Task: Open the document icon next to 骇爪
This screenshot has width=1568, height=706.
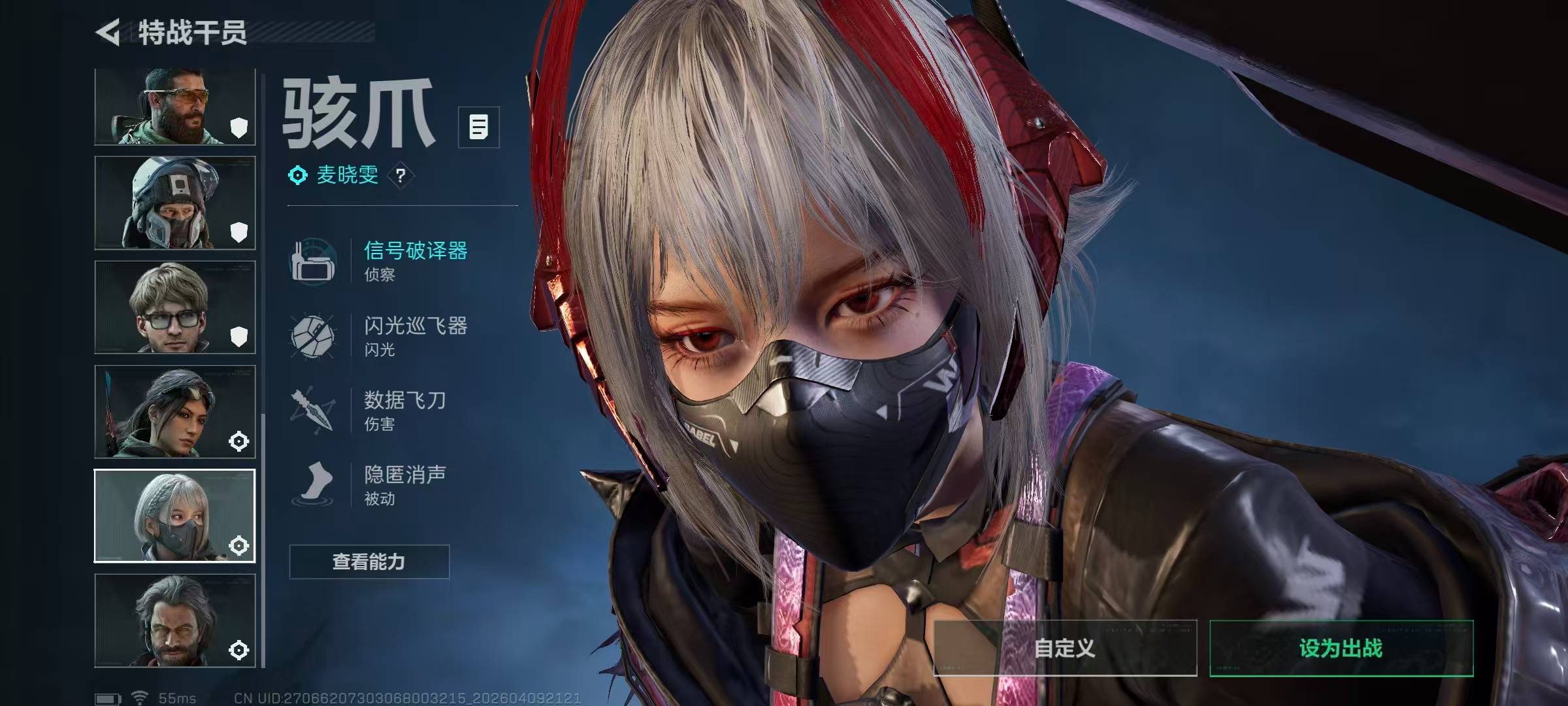Action: coord(478,127)
